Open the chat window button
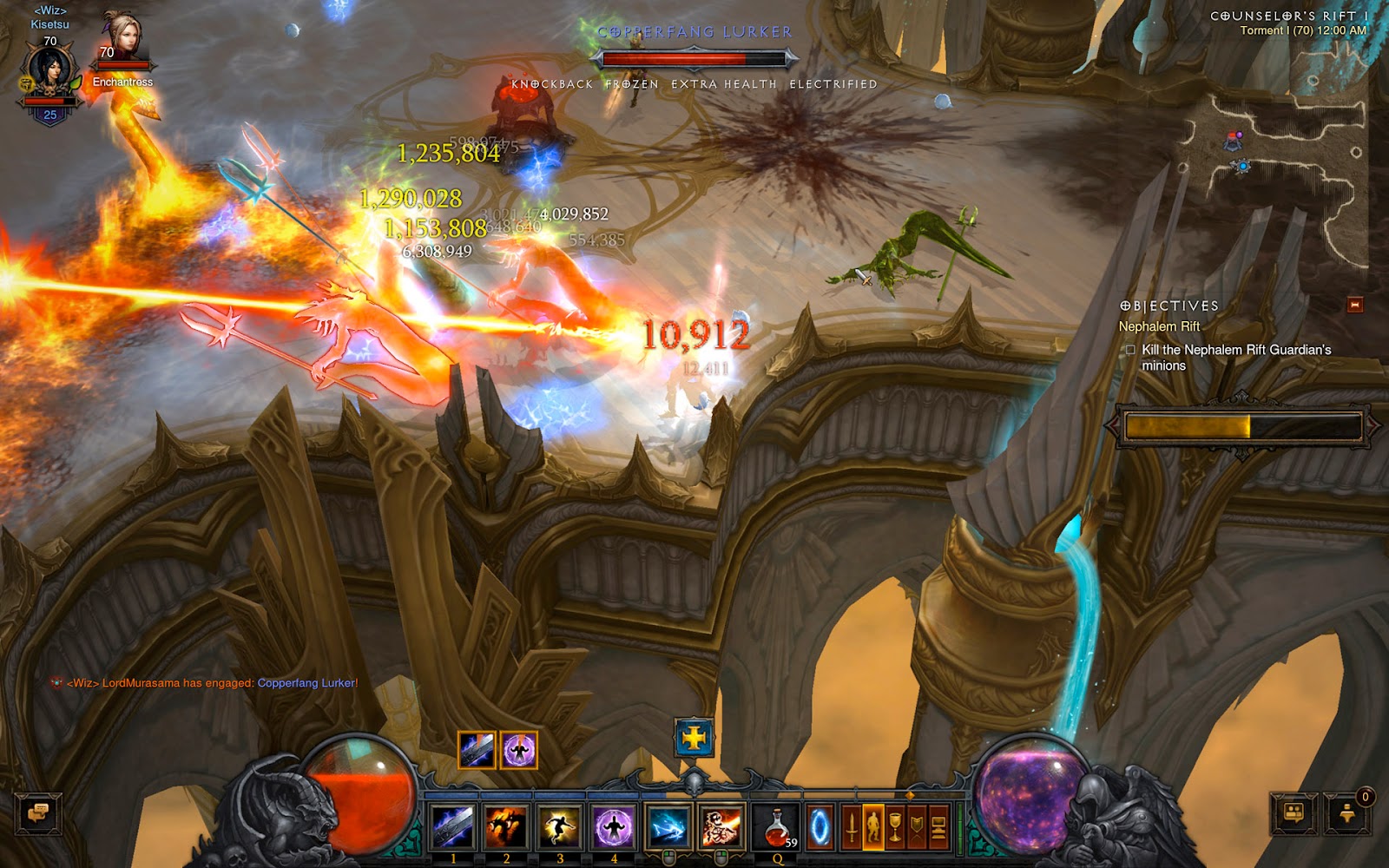This screenshot has width=1389, height=868. [38, 814]
